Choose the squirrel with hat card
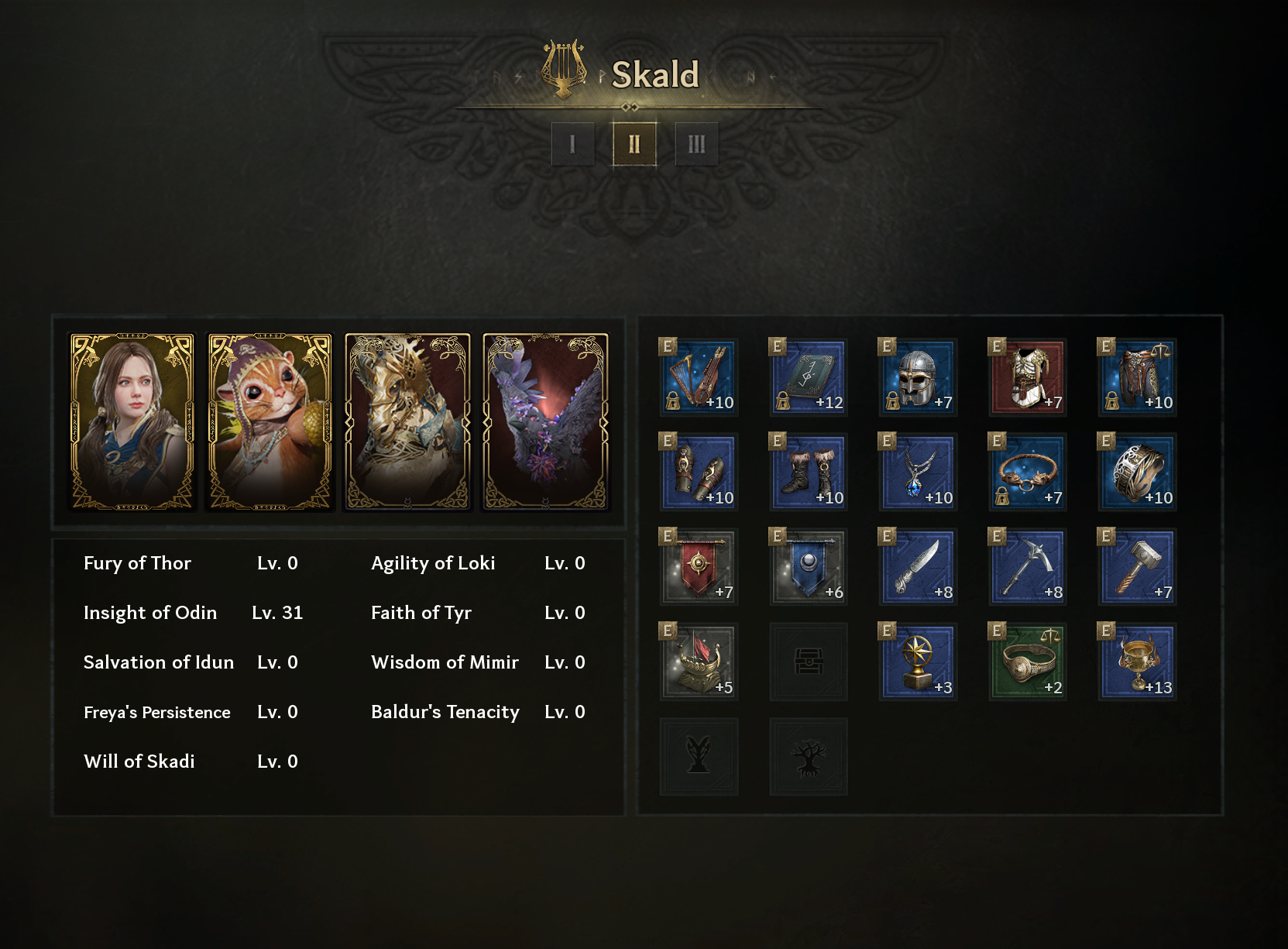 pos(270,422)
